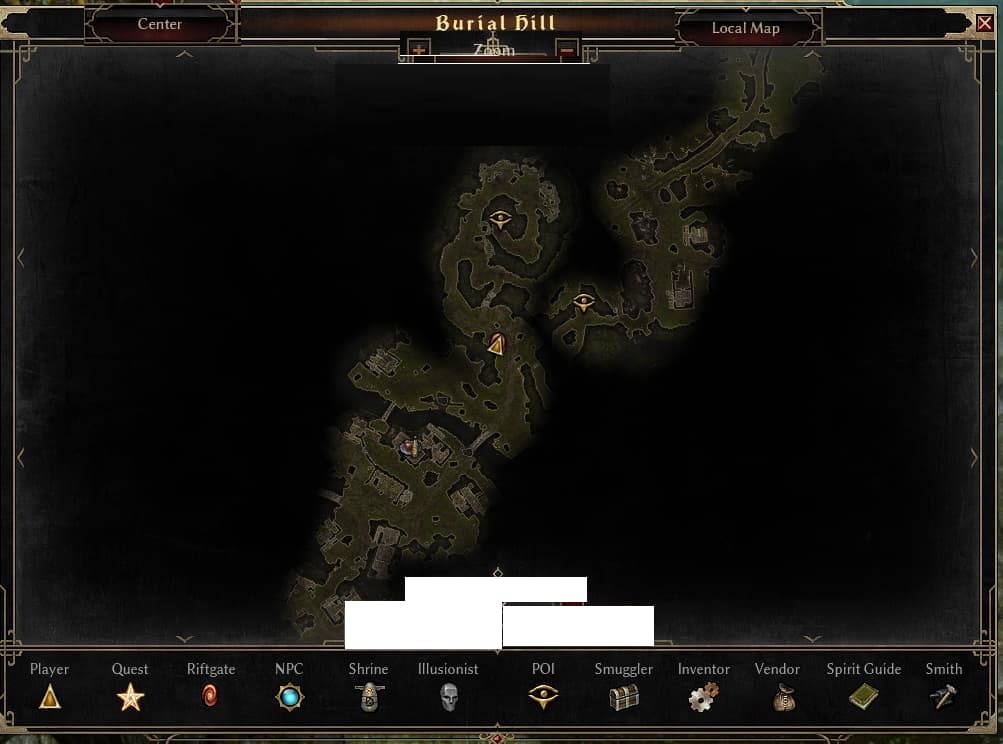Zoom out with the minus button
The image size is (1003, 744).
point(567,49)
